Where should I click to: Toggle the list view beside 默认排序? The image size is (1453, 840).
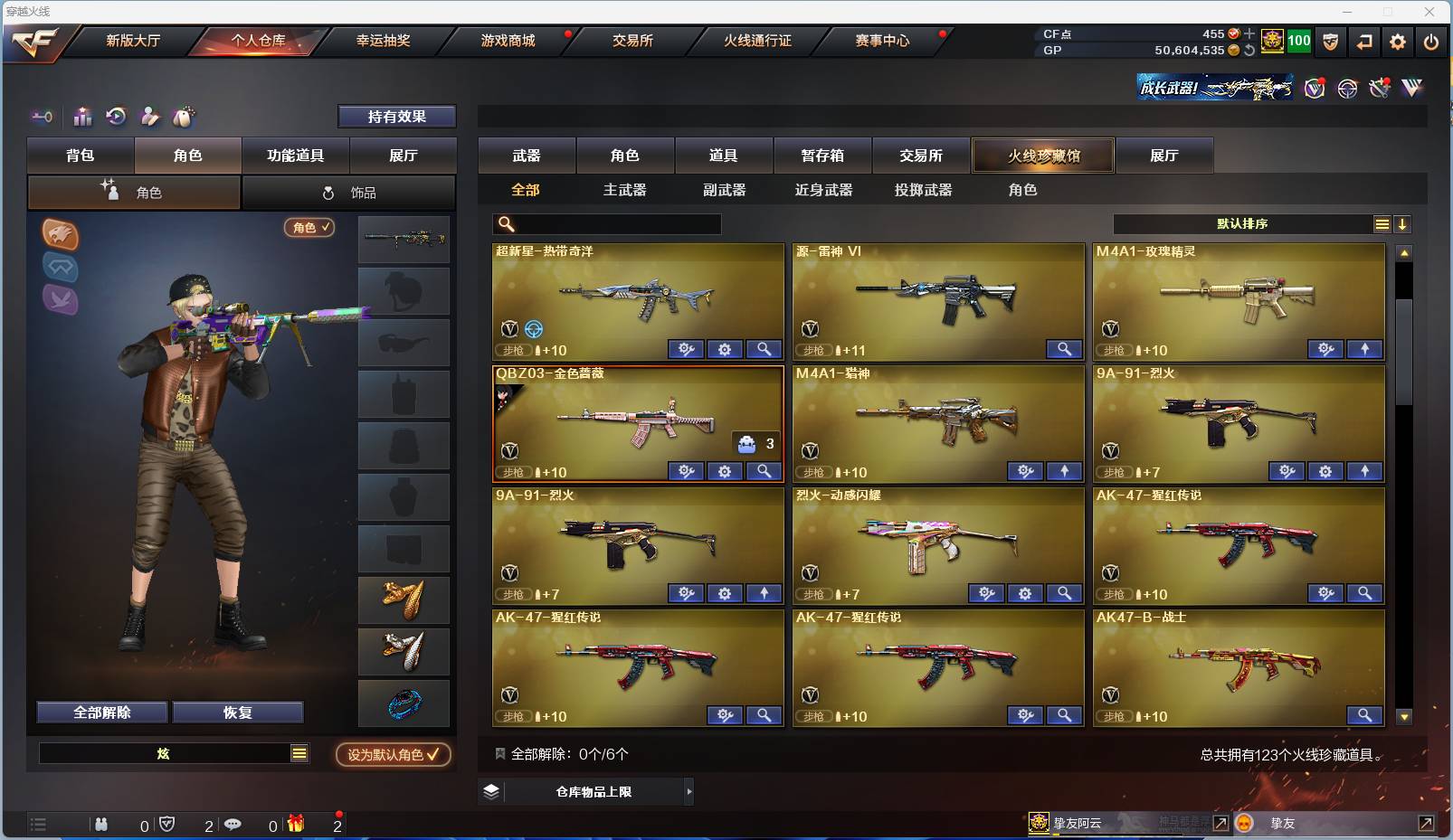pos(1382,223)
